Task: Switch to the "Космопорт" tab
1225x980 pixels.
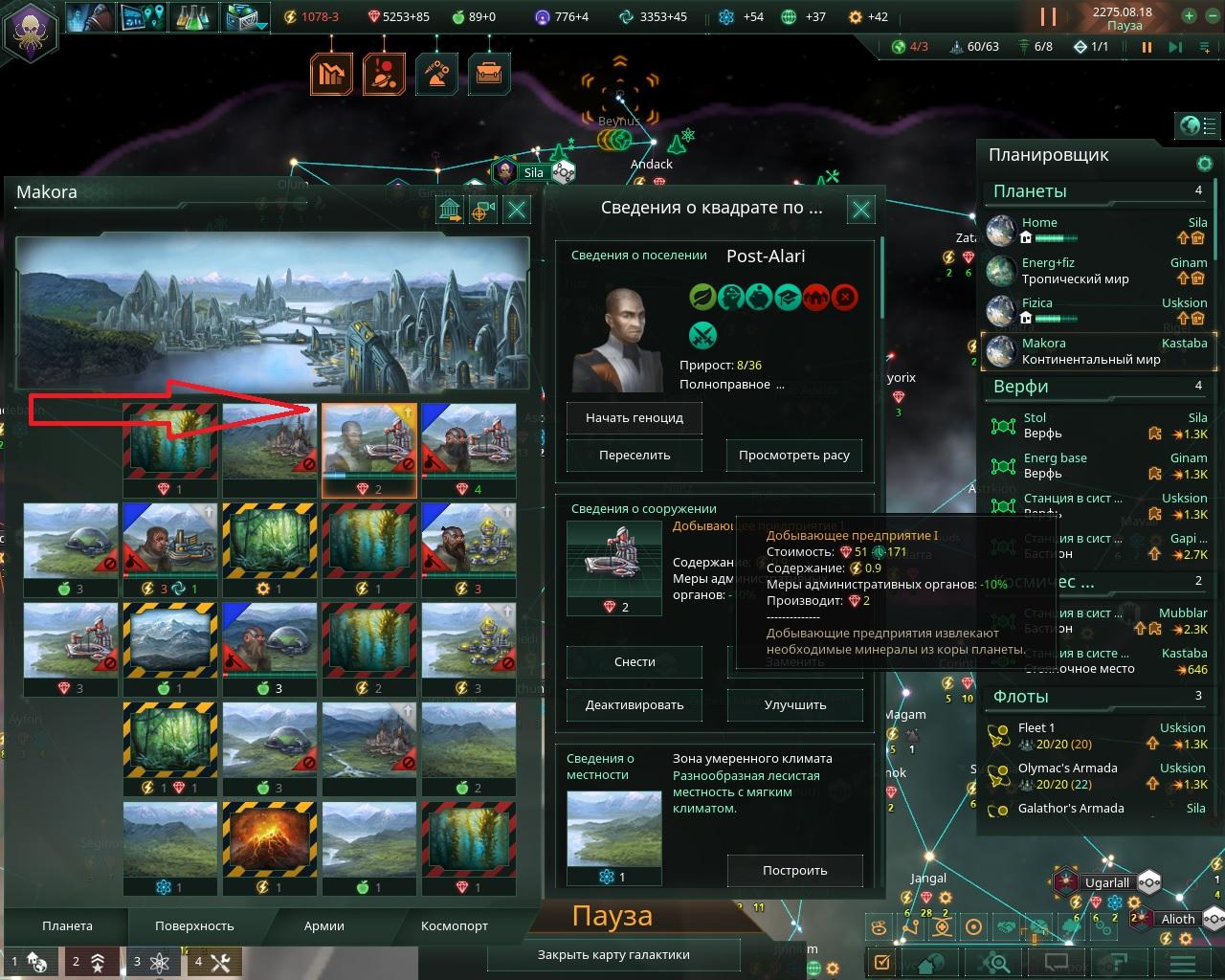Action: coord(455,926)
